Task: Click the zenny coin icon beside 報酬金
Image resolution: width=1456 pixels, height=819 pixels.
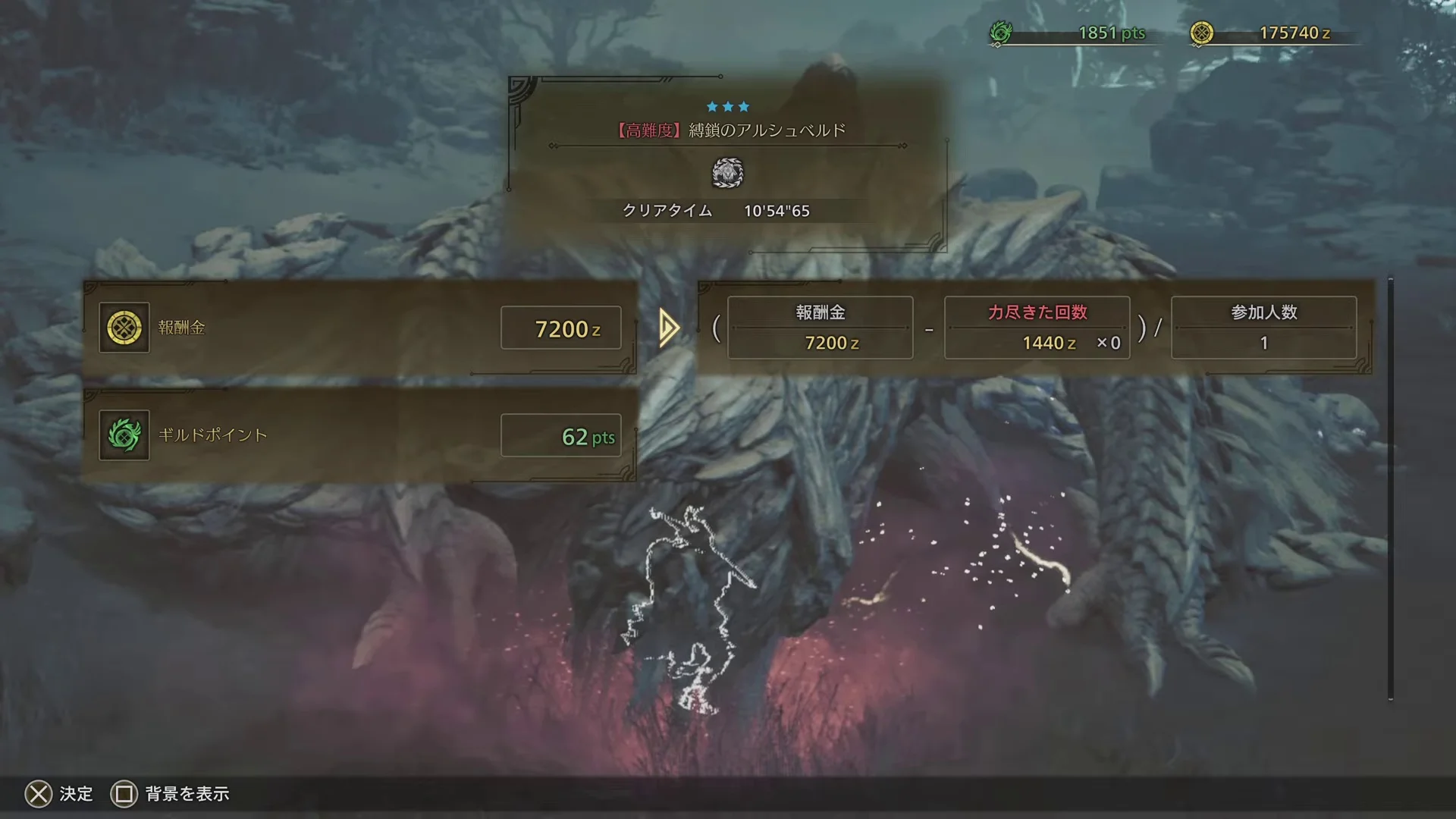Action: (x=124, y=328)
